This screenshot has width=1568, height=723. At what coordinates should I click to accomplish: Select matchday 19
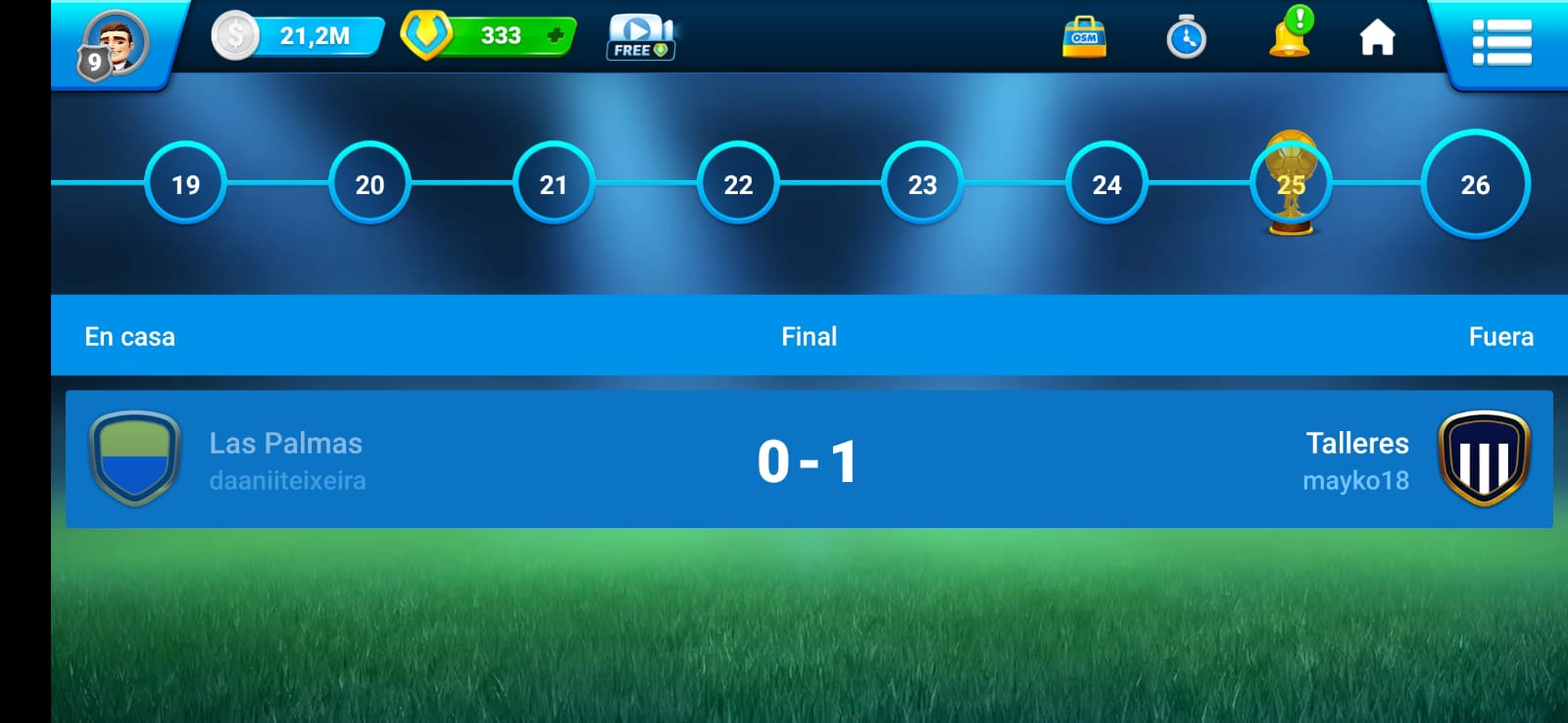click(185, 183)
